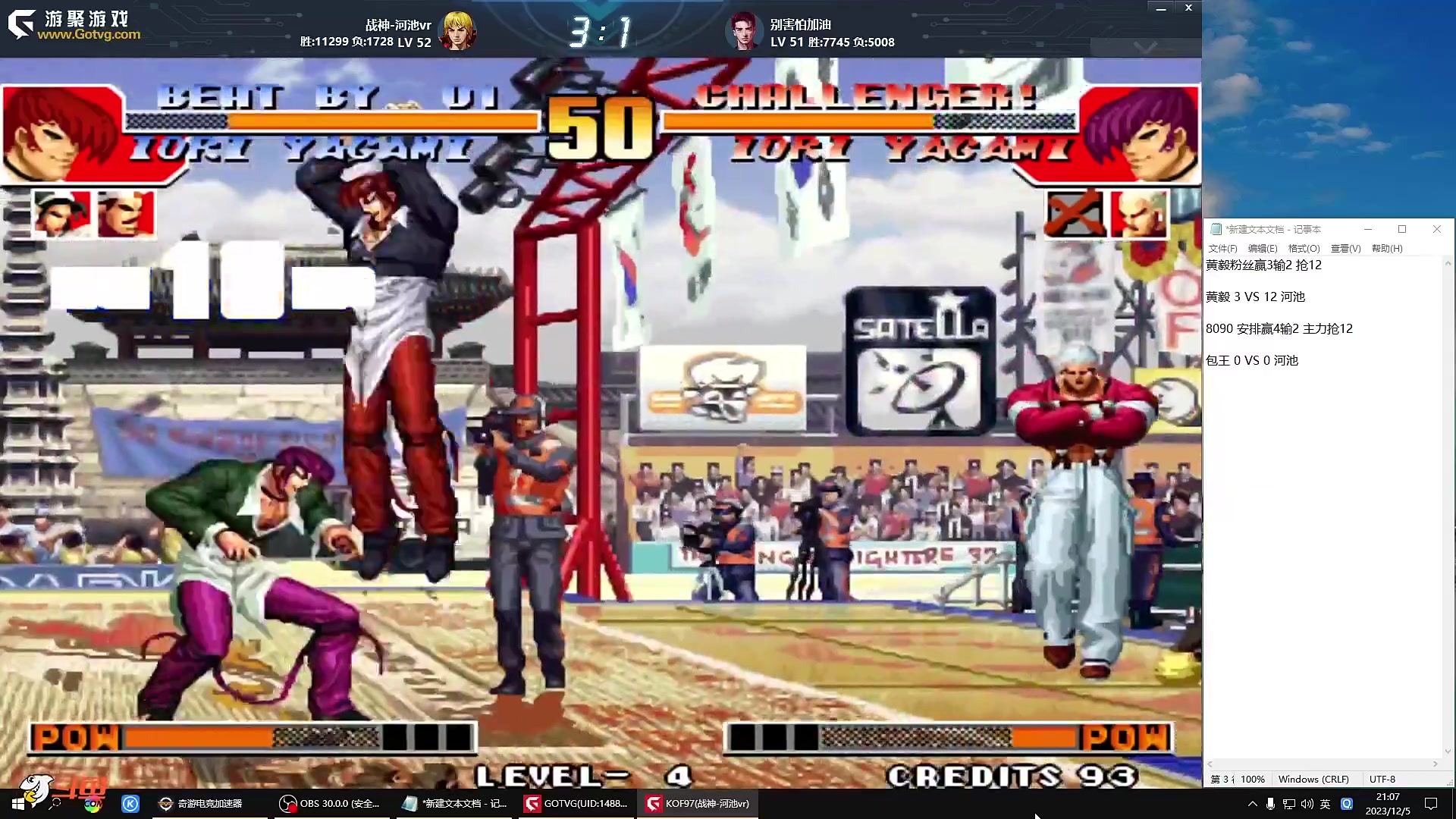Minimize the GOTVG game window
Viewport: 1456px width, 819px height.
point(1160,8)
